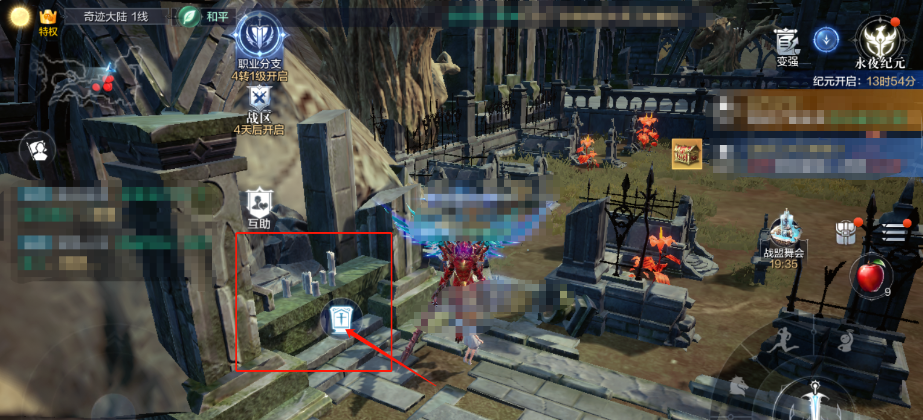Click the blue circular collapse arrow button

coord(826,39)
